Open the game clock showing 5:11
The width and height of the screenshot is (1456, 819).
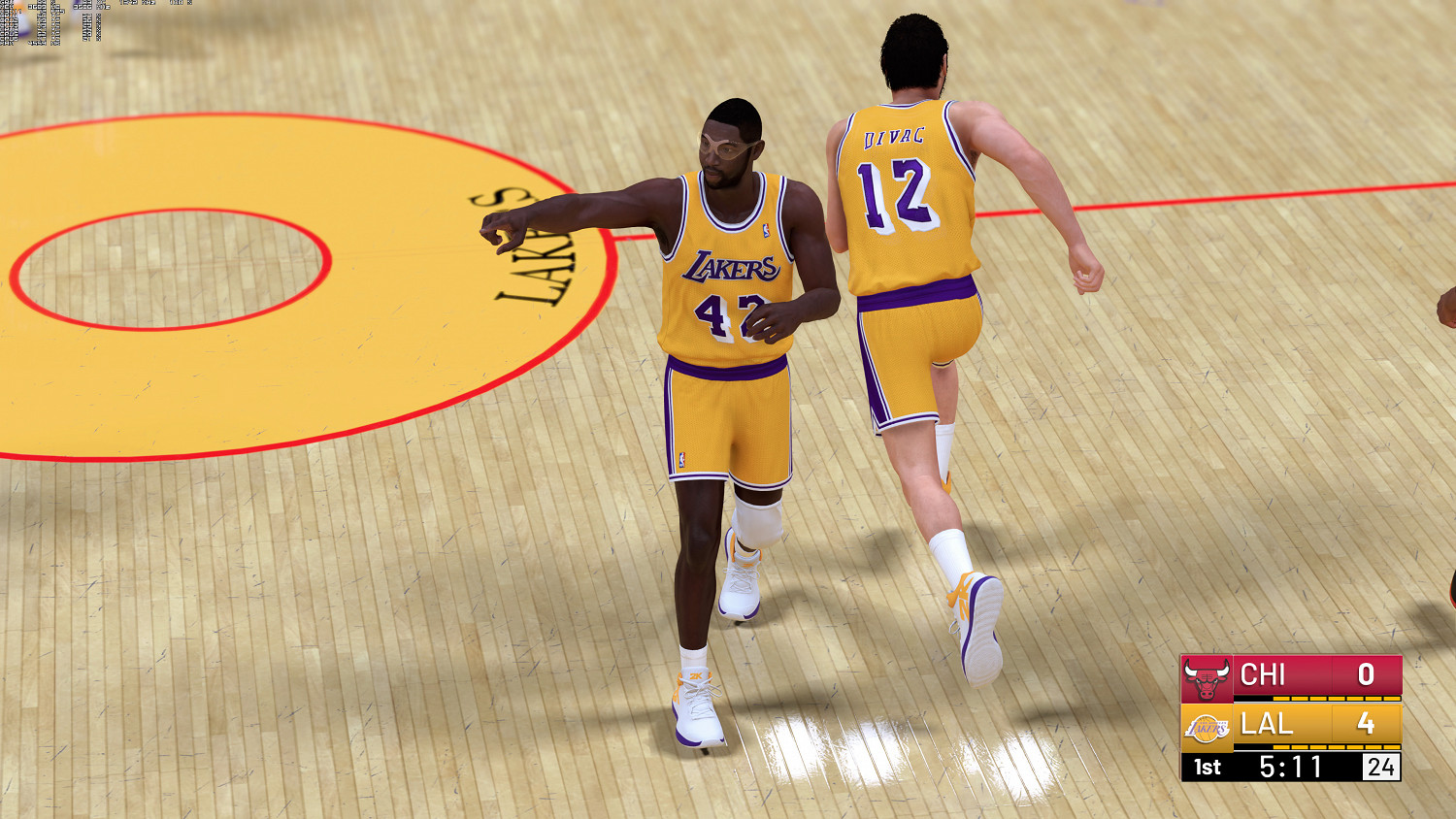[x=1290, y=765]
